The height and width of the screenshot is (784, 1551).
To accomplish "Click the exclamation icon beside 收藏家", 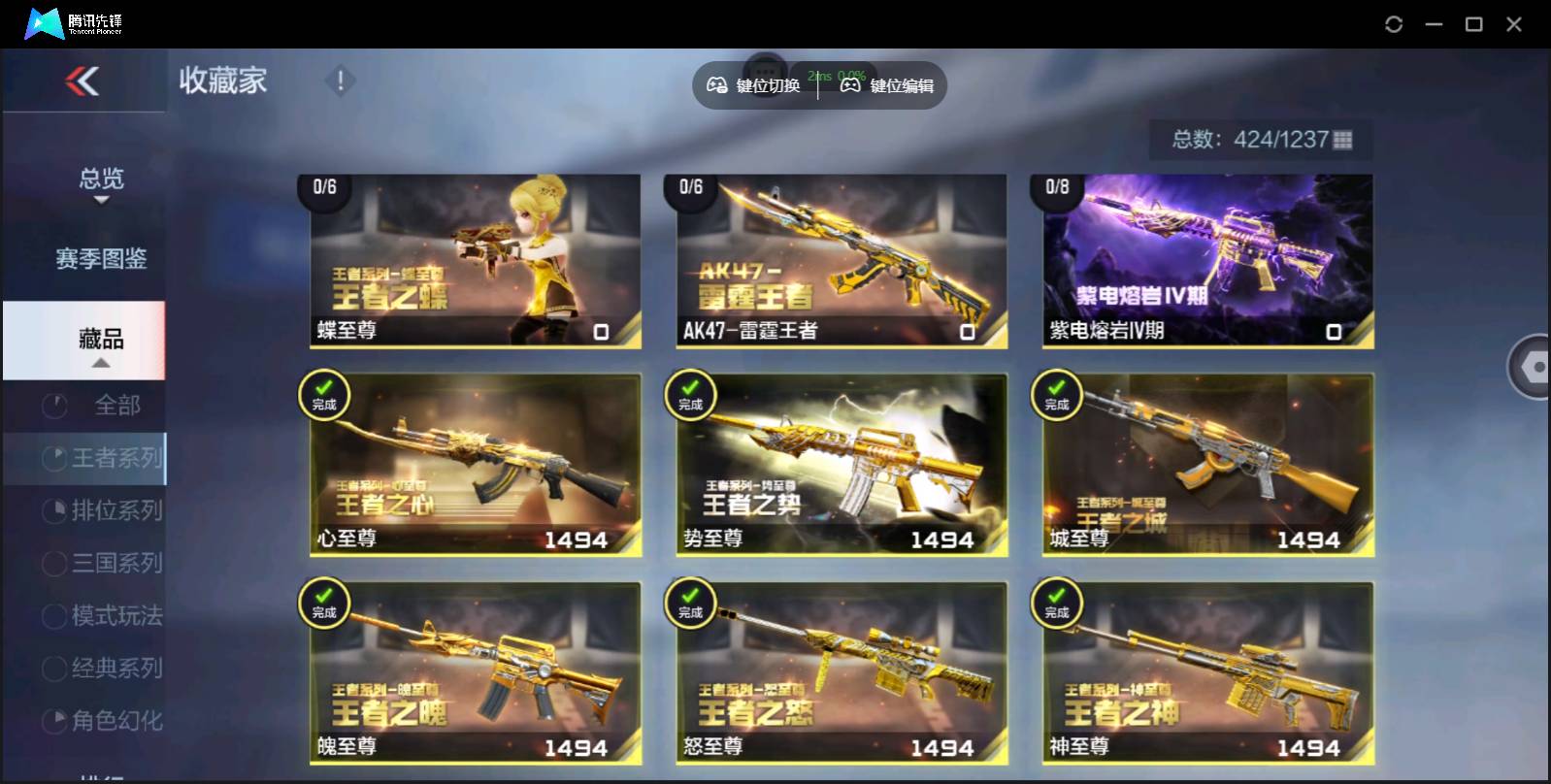I will [x=339, y=82].
